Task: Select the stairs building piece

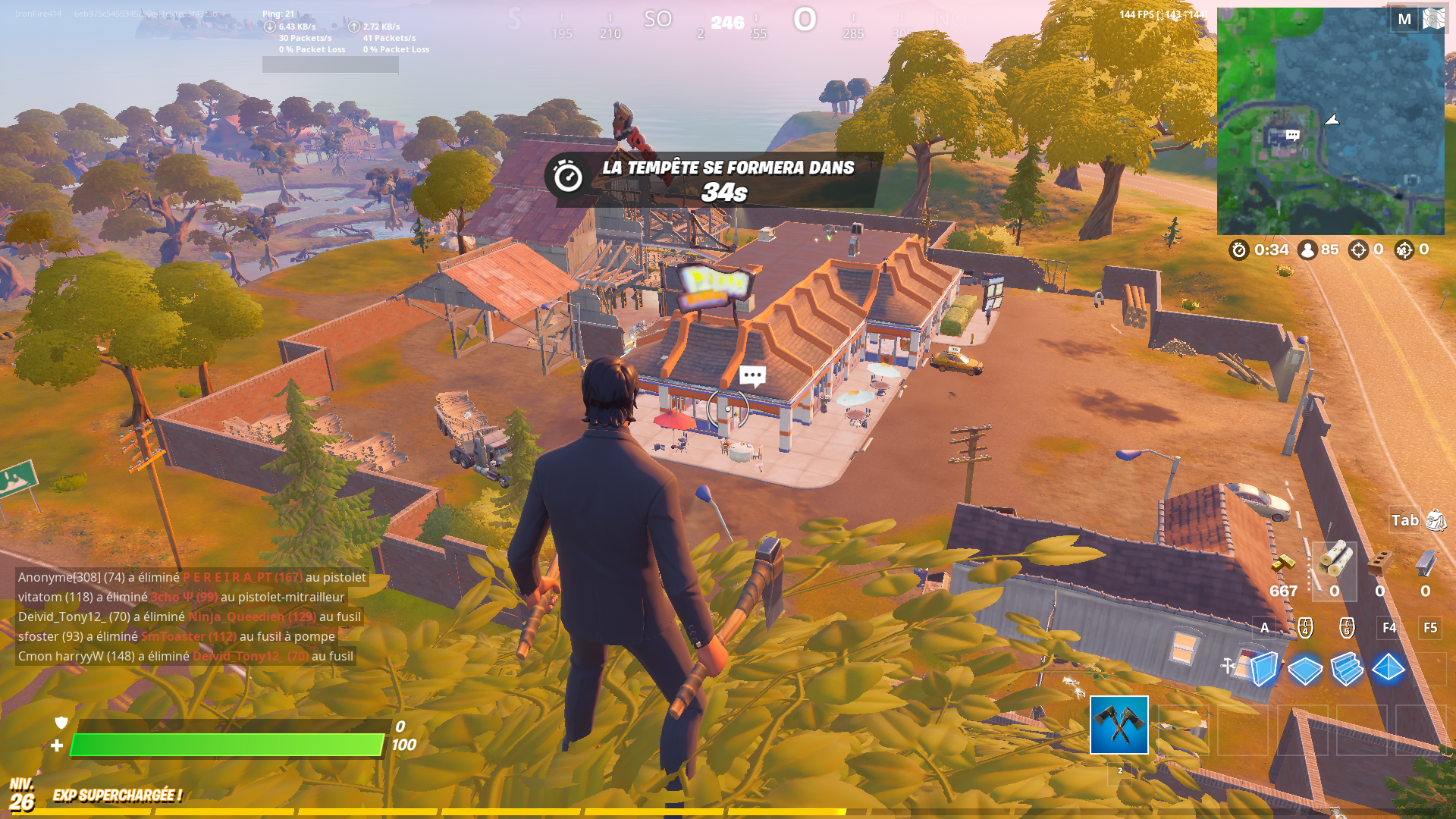Action: [1346, 670]
